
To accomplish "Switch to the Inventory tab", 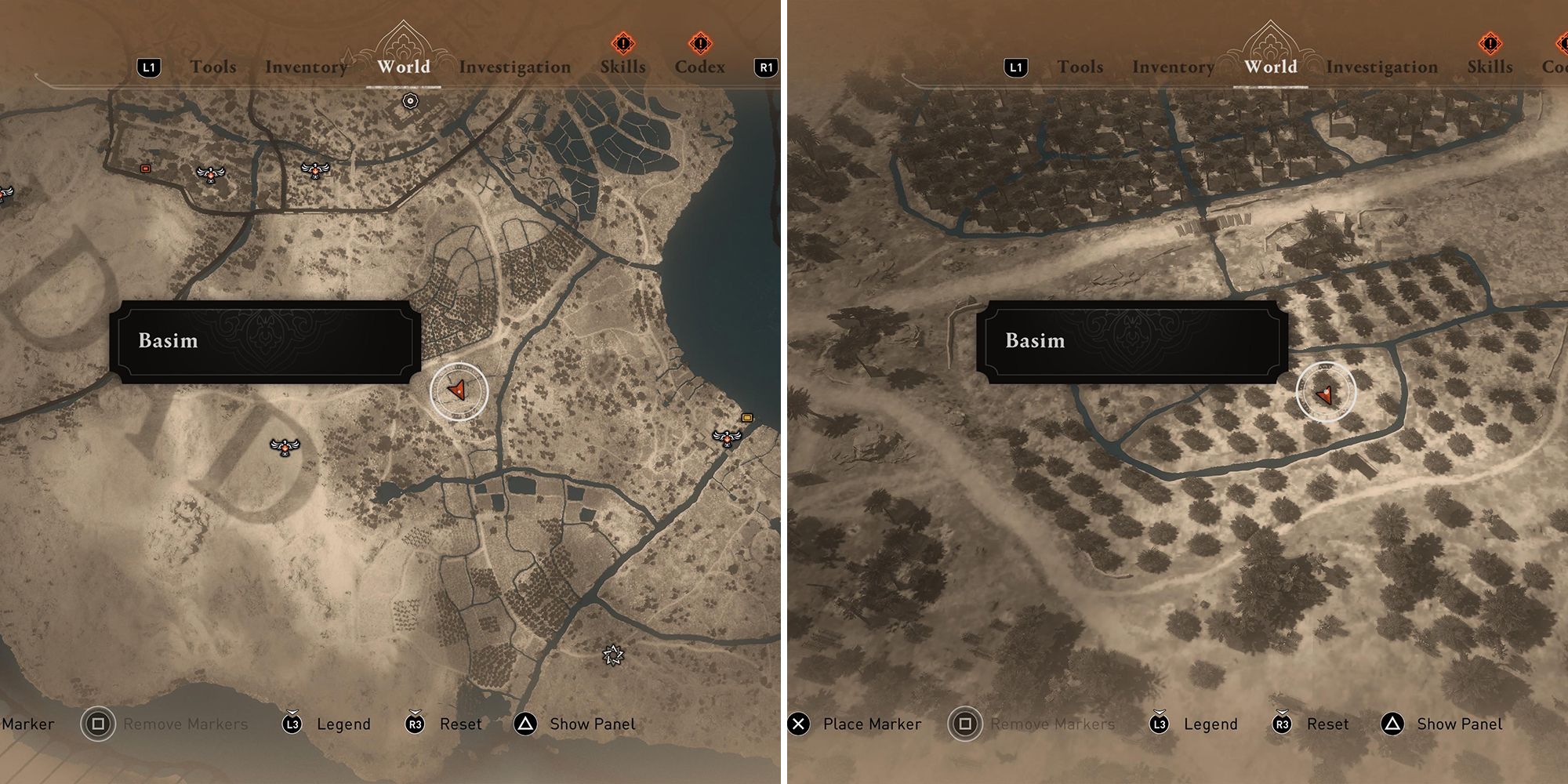I will click(x=307, y=67).
